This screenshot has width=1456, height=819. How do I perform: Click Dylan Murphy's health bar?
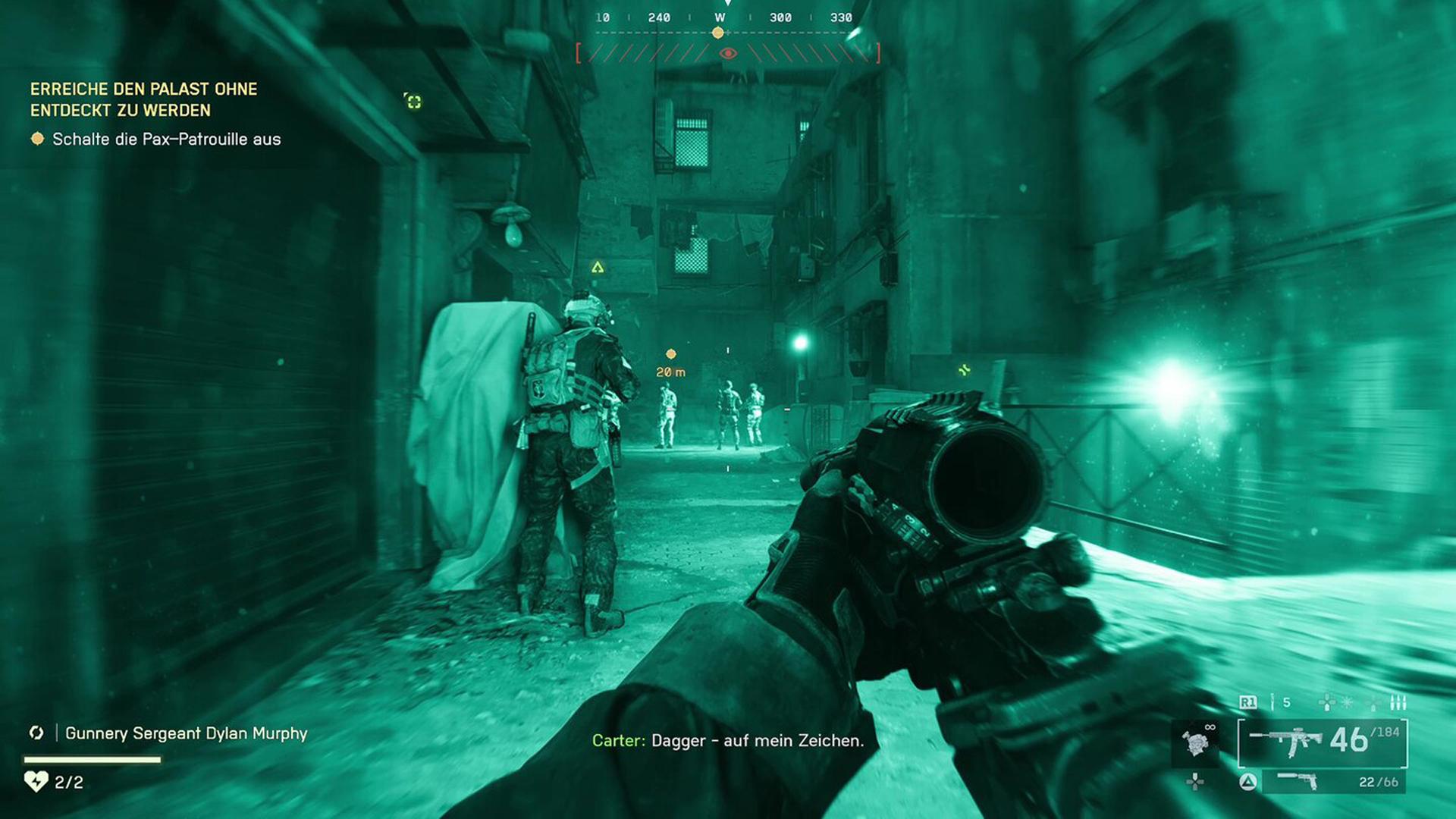[91, 758]
